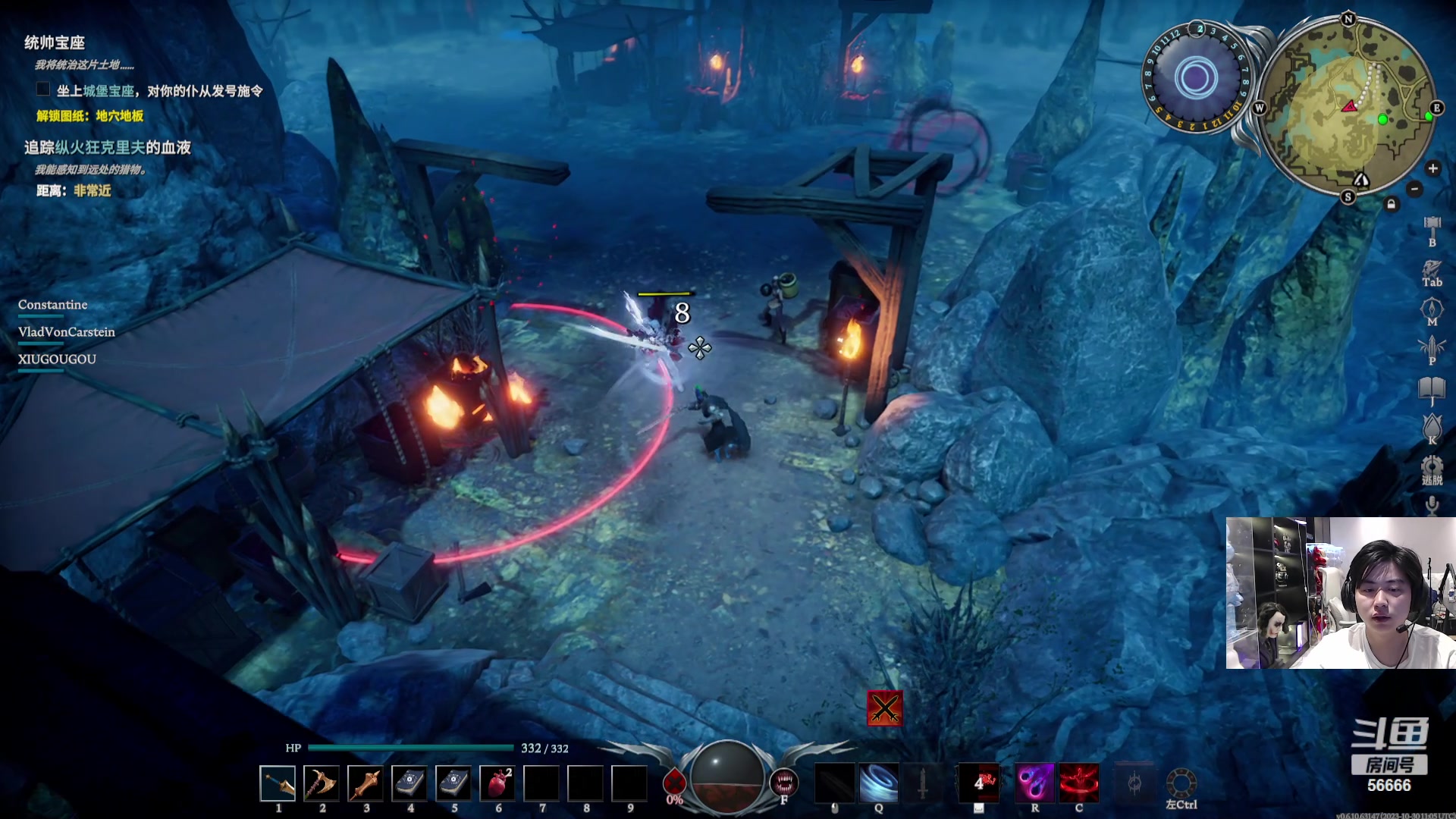This screenshot has height=819, width=1456.
Task: Zoom out the minimap with minus button
Action: click(1414, 189)
